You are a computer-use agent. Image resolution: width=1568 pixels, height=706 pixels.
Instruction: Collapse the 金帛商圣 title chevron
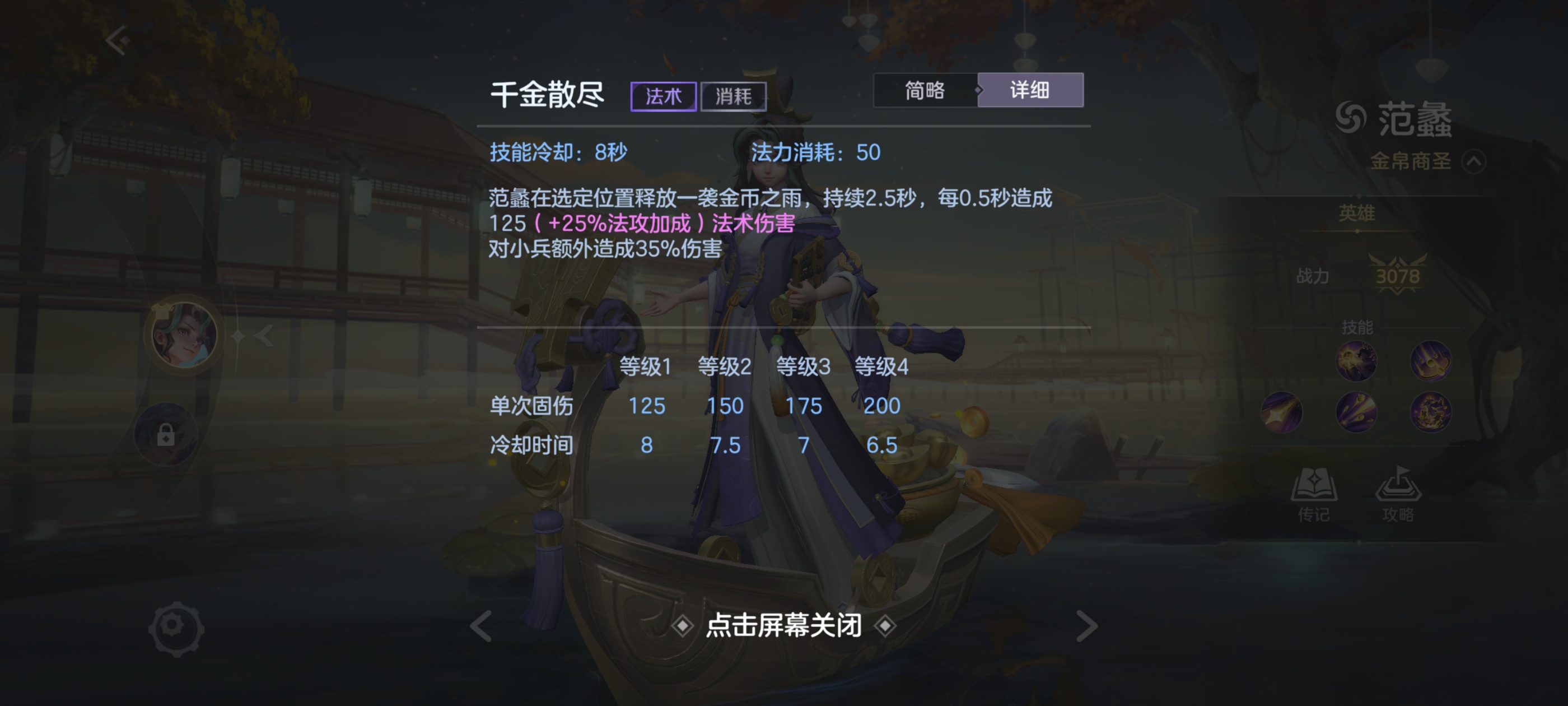point(1476,161)
